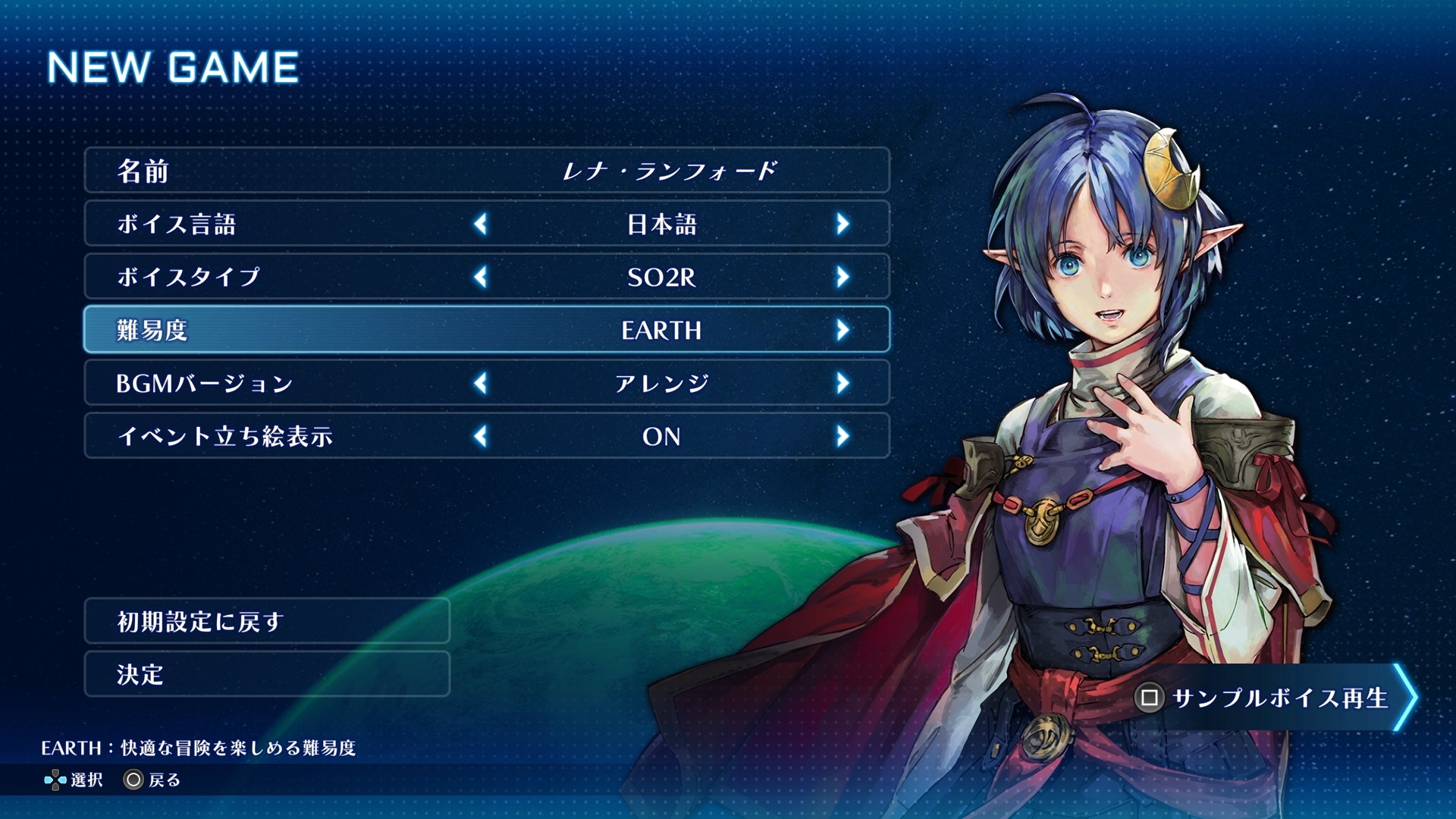Screen dimensions: 1456x819
Task: Click right arrow on ボイス言語 row
Action: coord(843,224)
